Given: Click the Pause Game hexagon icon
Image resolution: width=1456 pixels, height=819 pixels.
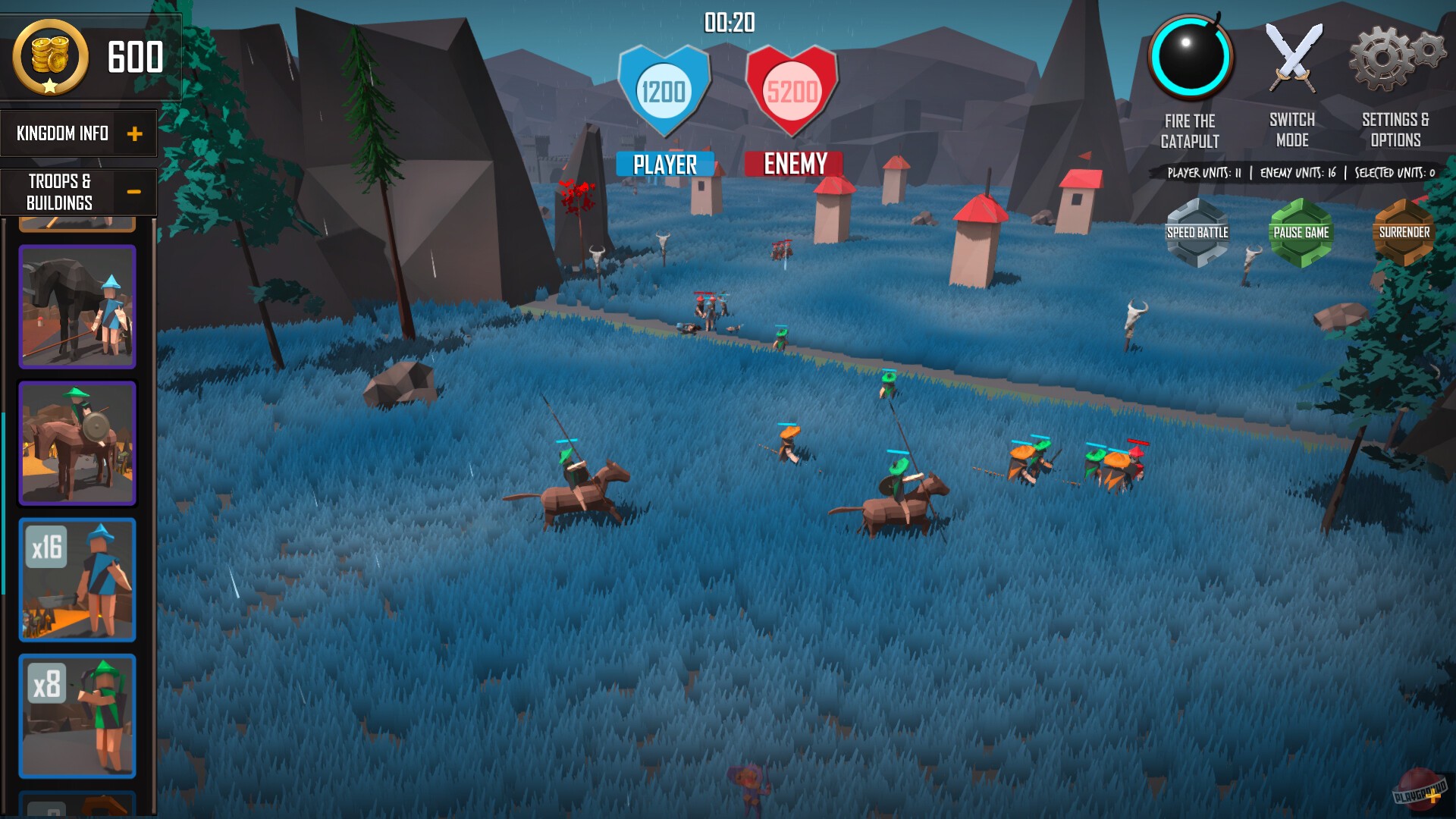Looking at the screenshot, I should tap(1301, 231).
